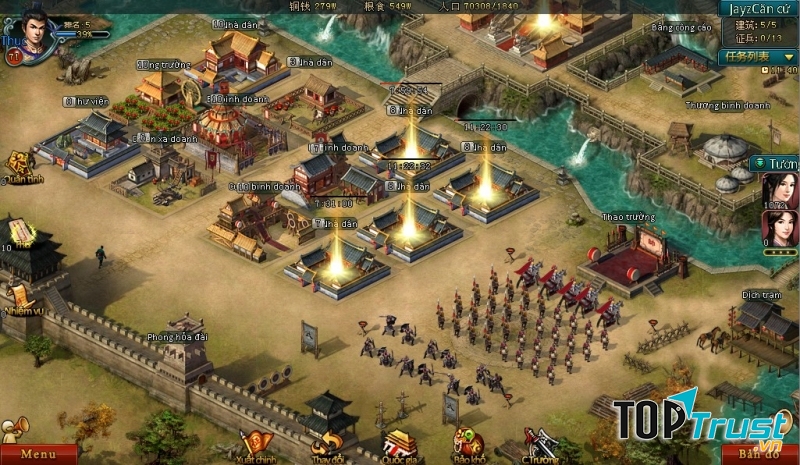
Task: Open the Bảo khố treasury icon
Action: [467, 443]
